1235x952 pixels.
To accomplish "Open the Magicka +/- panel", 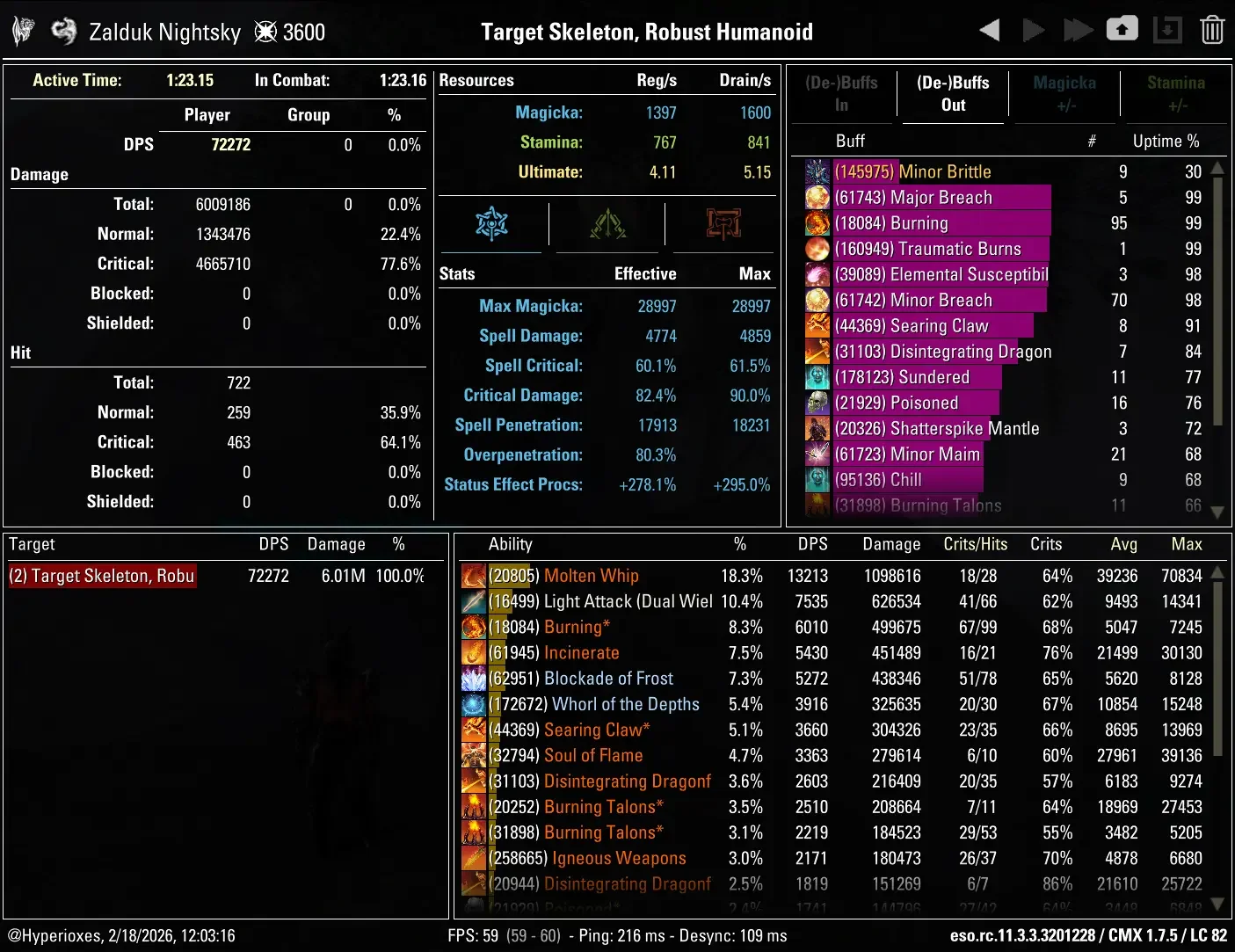I will click(x=1064, y=94).
